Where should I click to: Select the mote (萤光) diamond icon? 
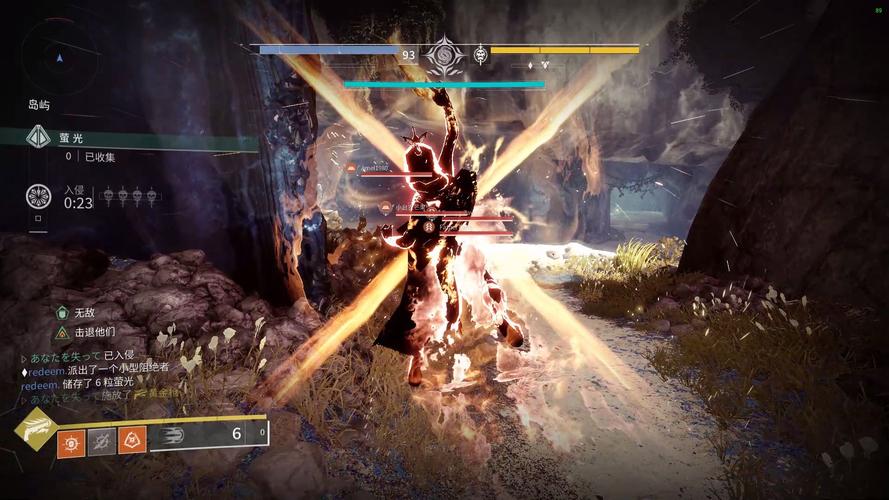(x=39, y=137)
